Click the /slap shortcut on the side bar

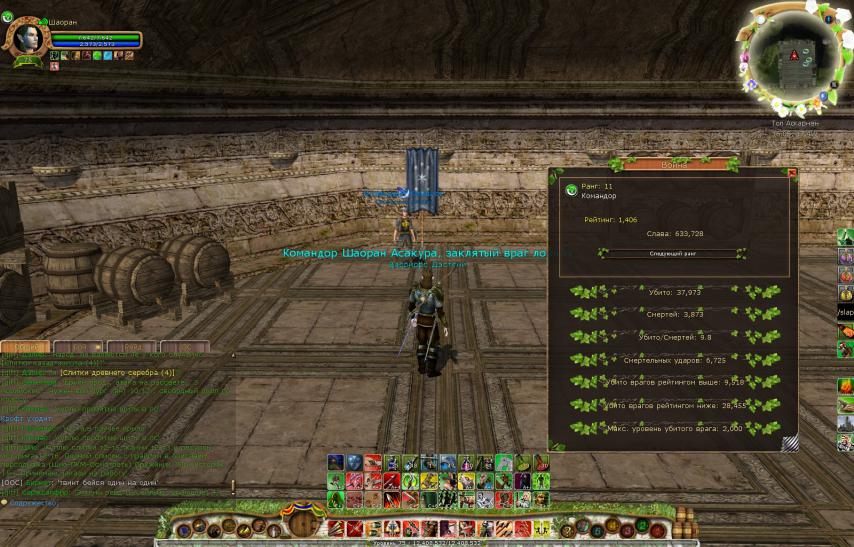tap(845, 313)
